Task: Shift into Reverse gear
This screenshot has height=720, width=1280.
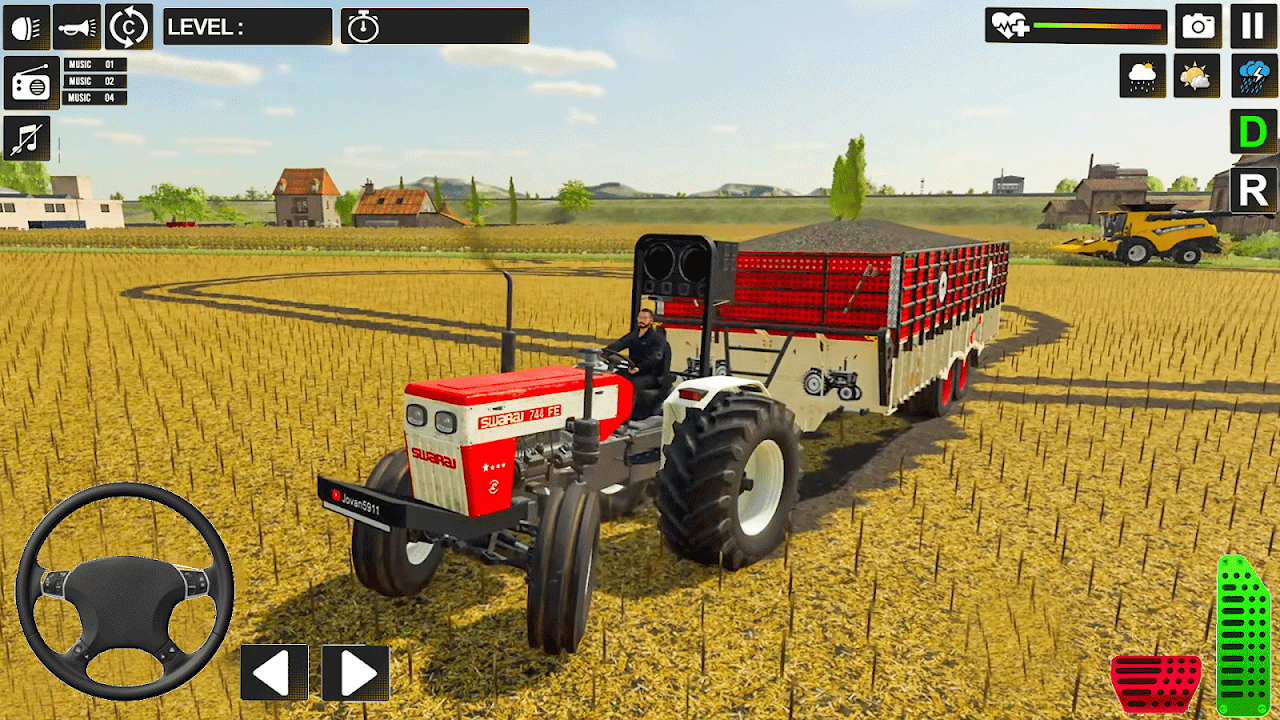Action: 1252,190
